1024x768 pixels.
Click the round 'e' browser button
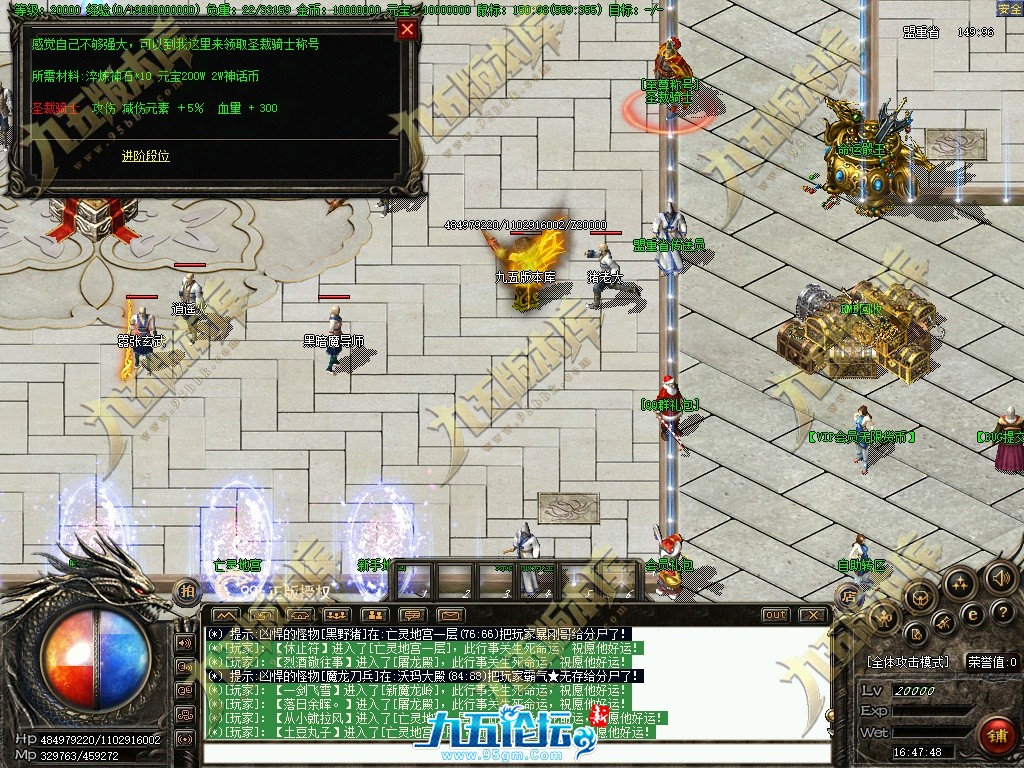click(971, 614)
